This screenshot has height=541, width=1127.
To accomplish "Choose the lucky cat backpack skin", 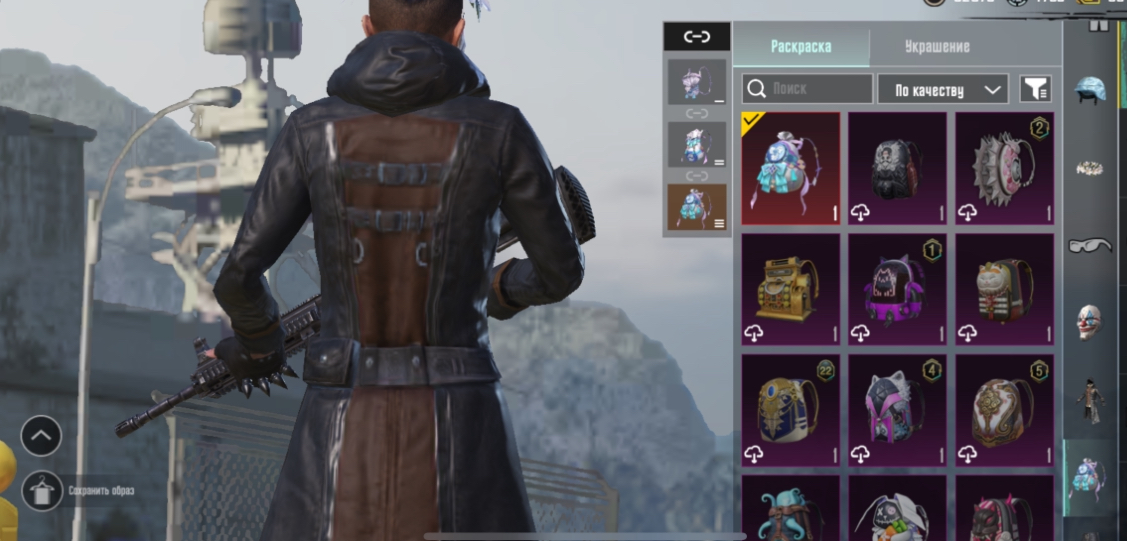I will pos(1004,290).
